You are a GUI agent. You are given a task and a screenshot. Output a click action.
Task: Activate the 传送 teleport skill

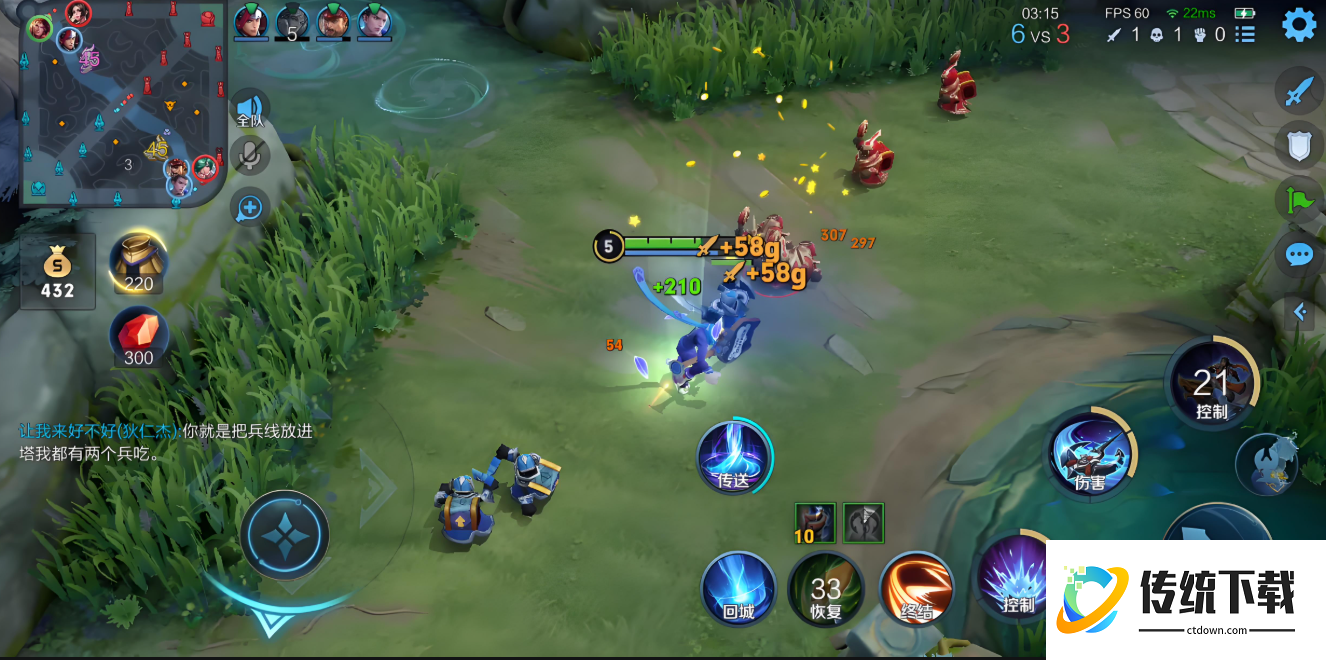click(734, 458)
